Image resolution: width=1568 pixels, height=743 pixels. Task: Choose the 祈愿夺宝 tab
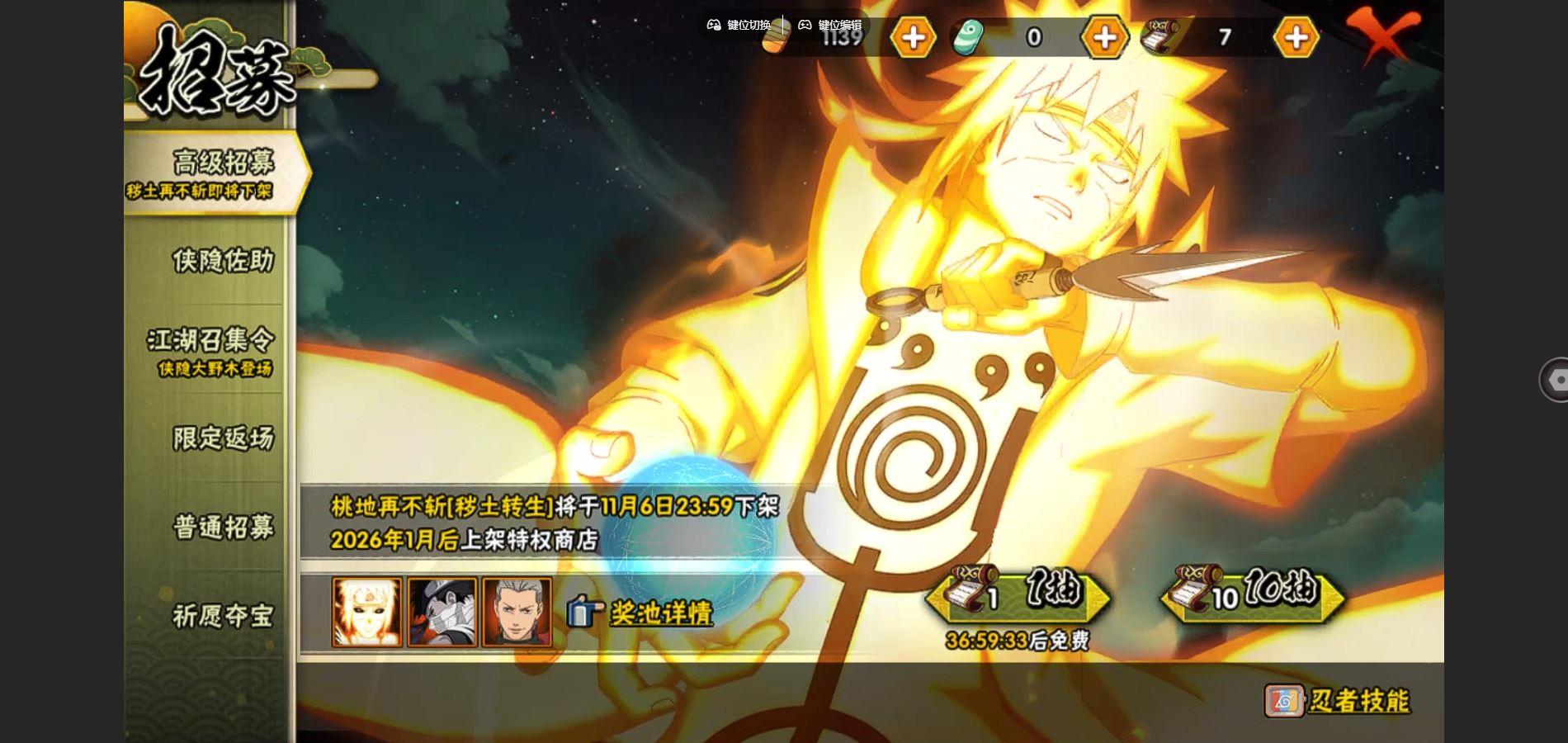222,616
